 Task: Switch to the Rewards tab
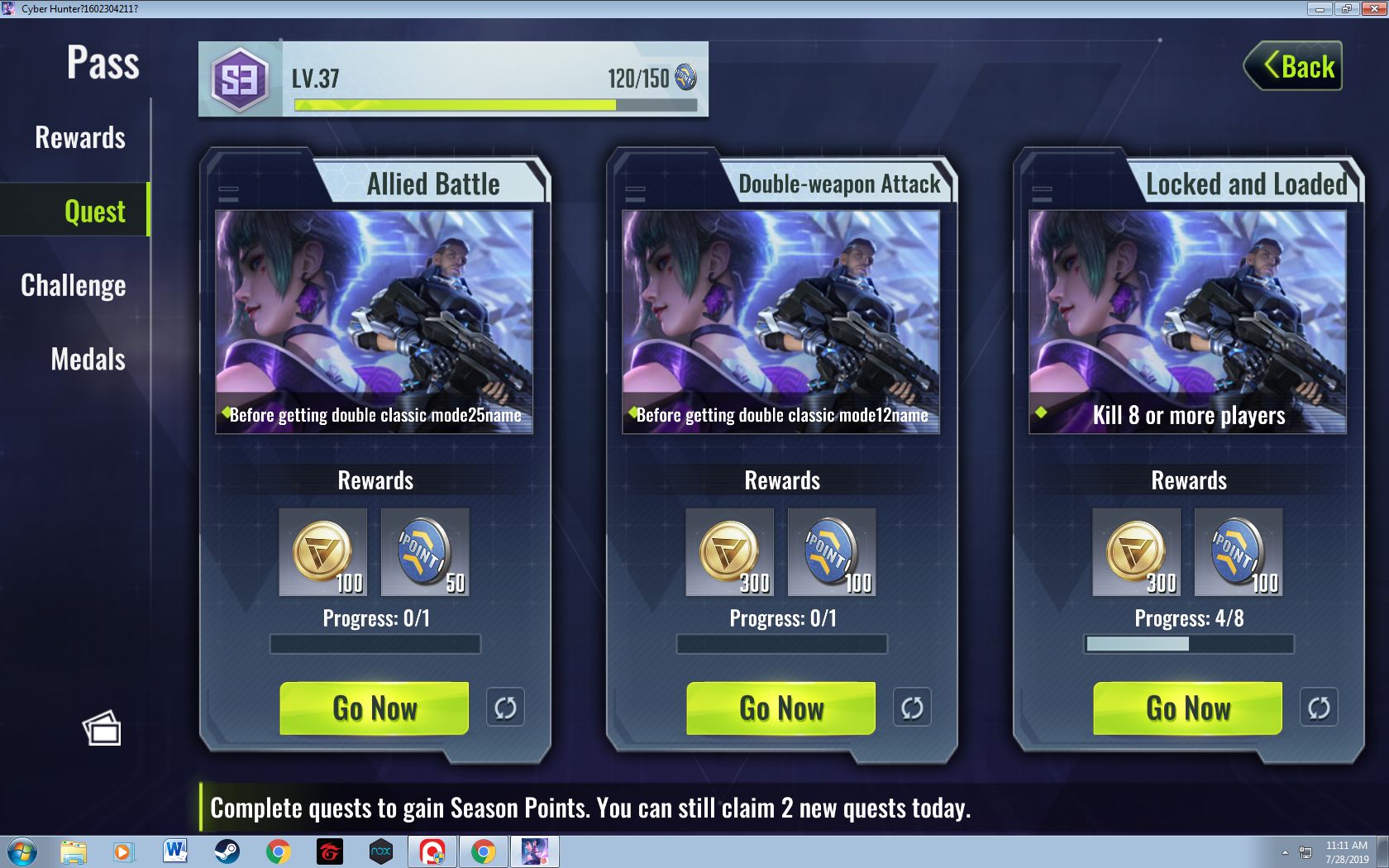point(79,138)
